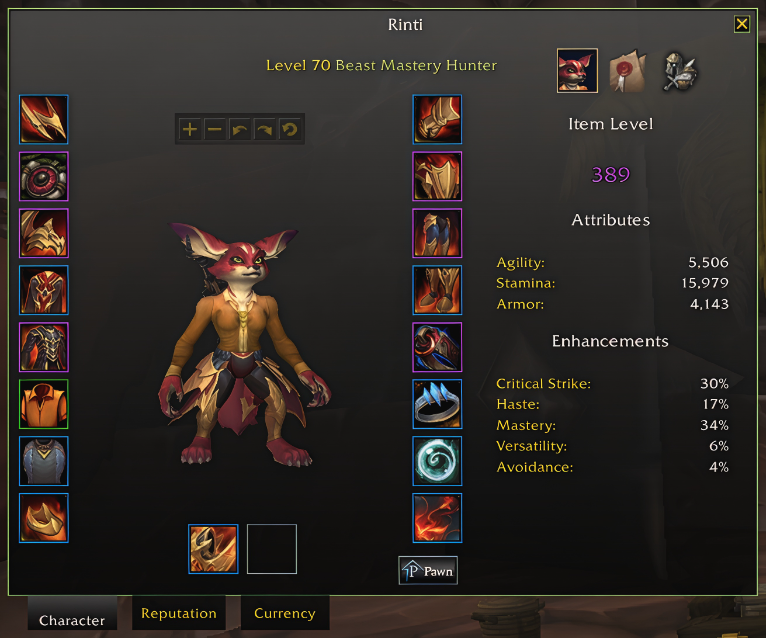Open the Currency tab
This screenshot has height=638, width=766.
284,613
